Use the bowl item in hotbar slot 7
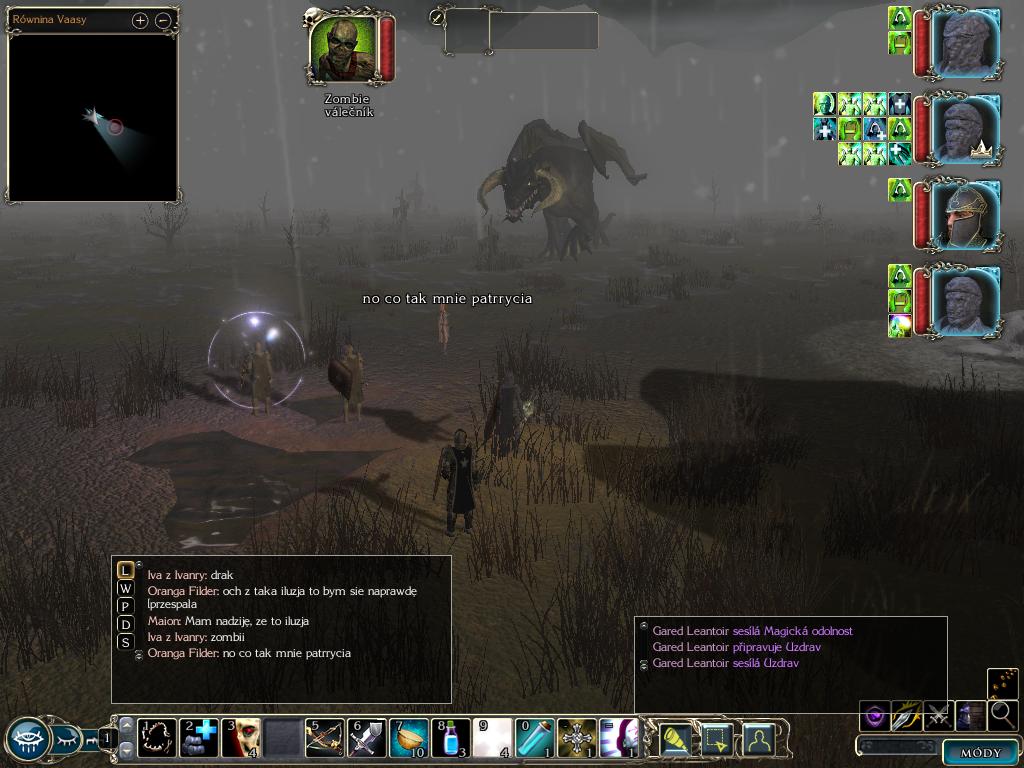1024x768 pixels. point(409,738)
